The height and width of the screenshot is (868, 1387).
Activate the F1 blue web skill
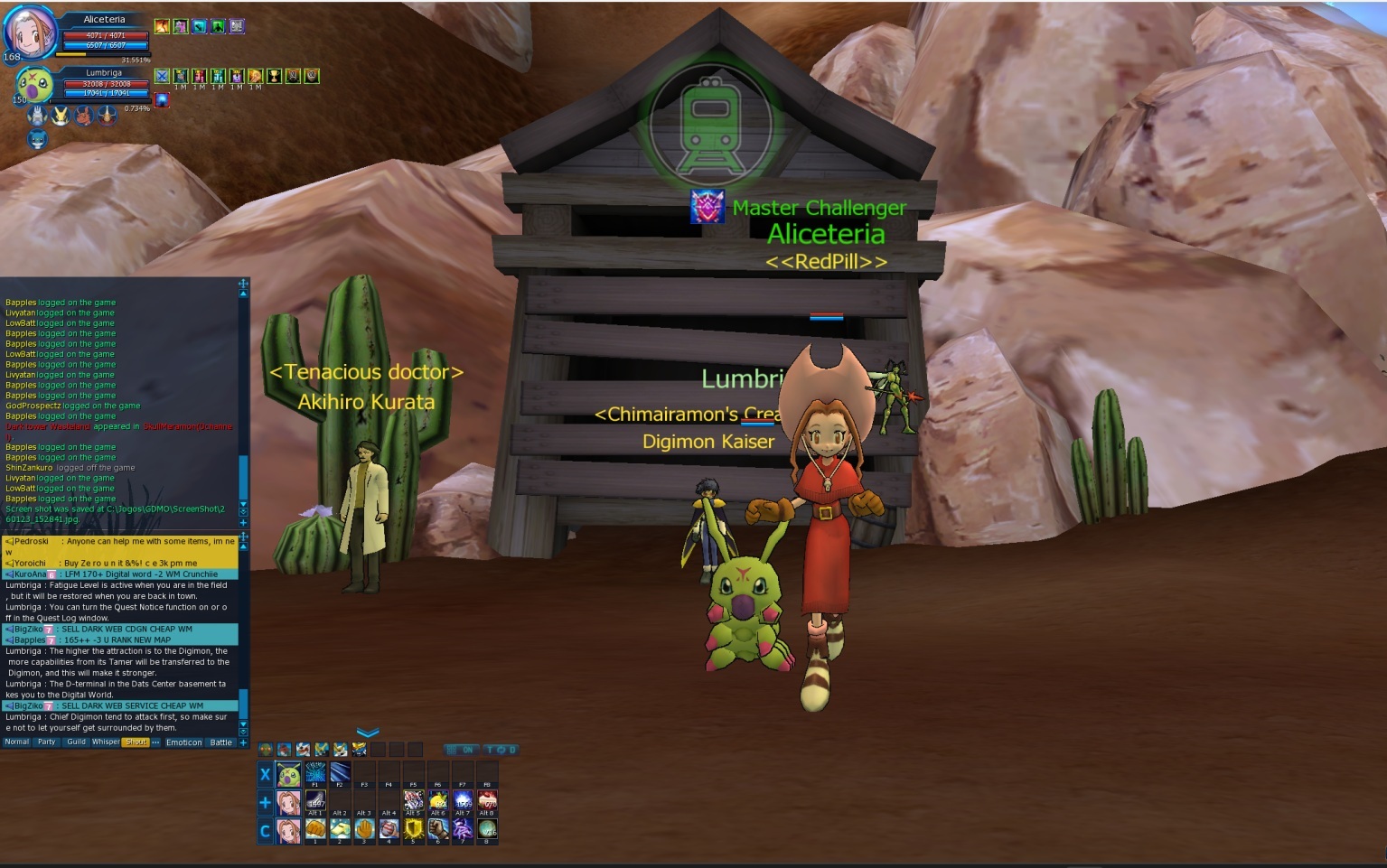coord(315,774)
